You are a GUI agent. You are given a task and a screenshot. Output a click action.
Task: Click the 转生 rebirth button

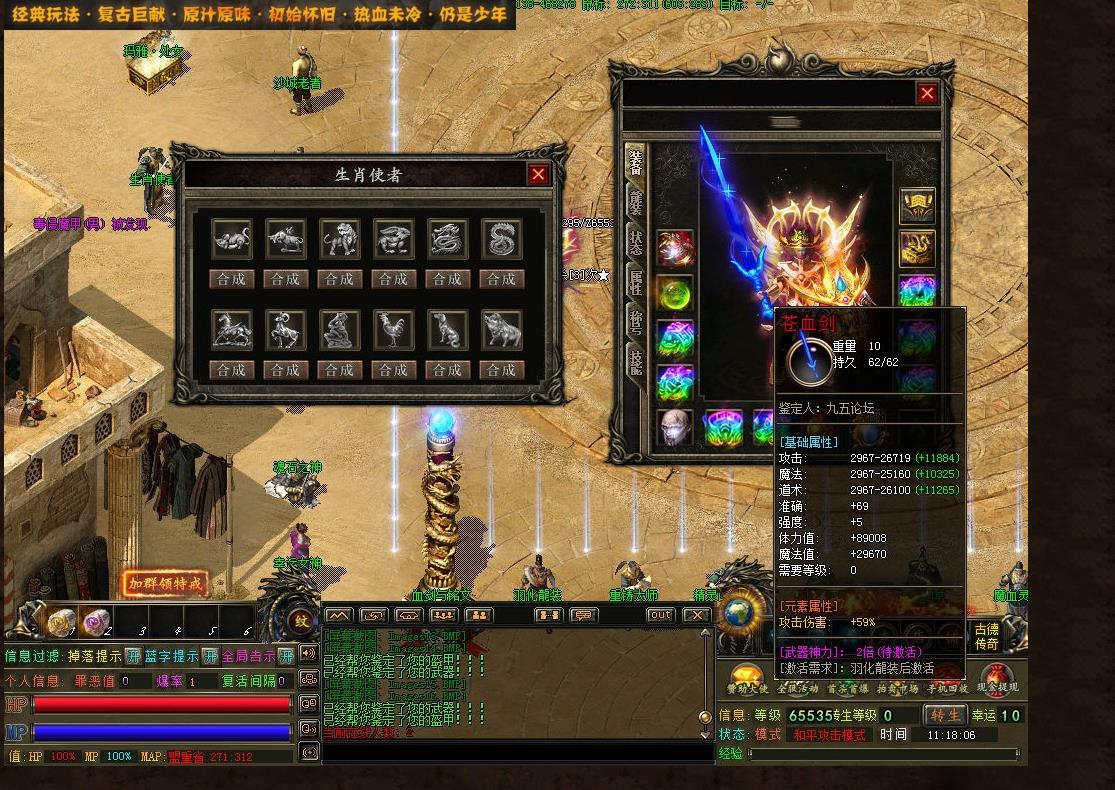(945, 715)
